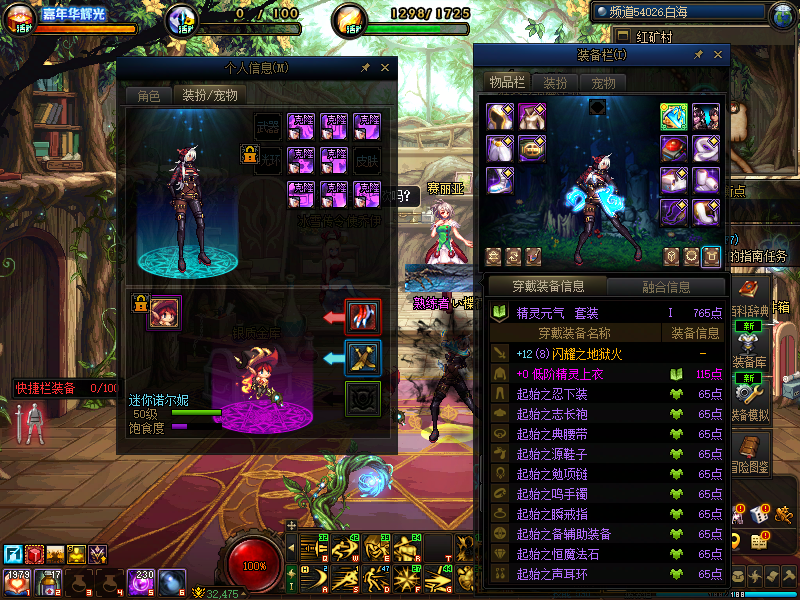
Task: Show the 穿戴装备信息 tab
Action: pos(547,287)
